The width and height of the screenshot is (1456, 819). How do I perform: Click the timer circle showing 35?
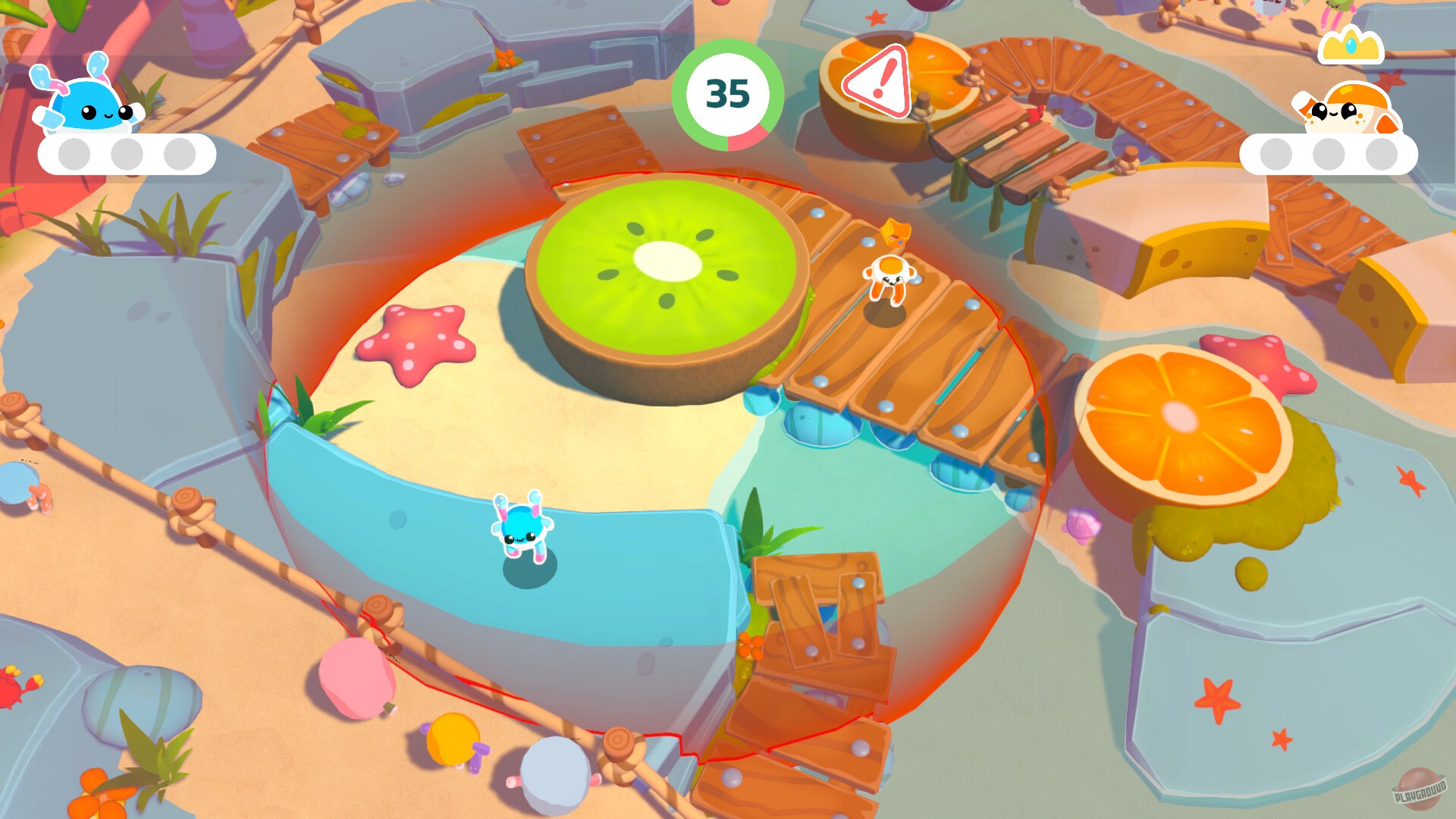click(x=728, y=93)
